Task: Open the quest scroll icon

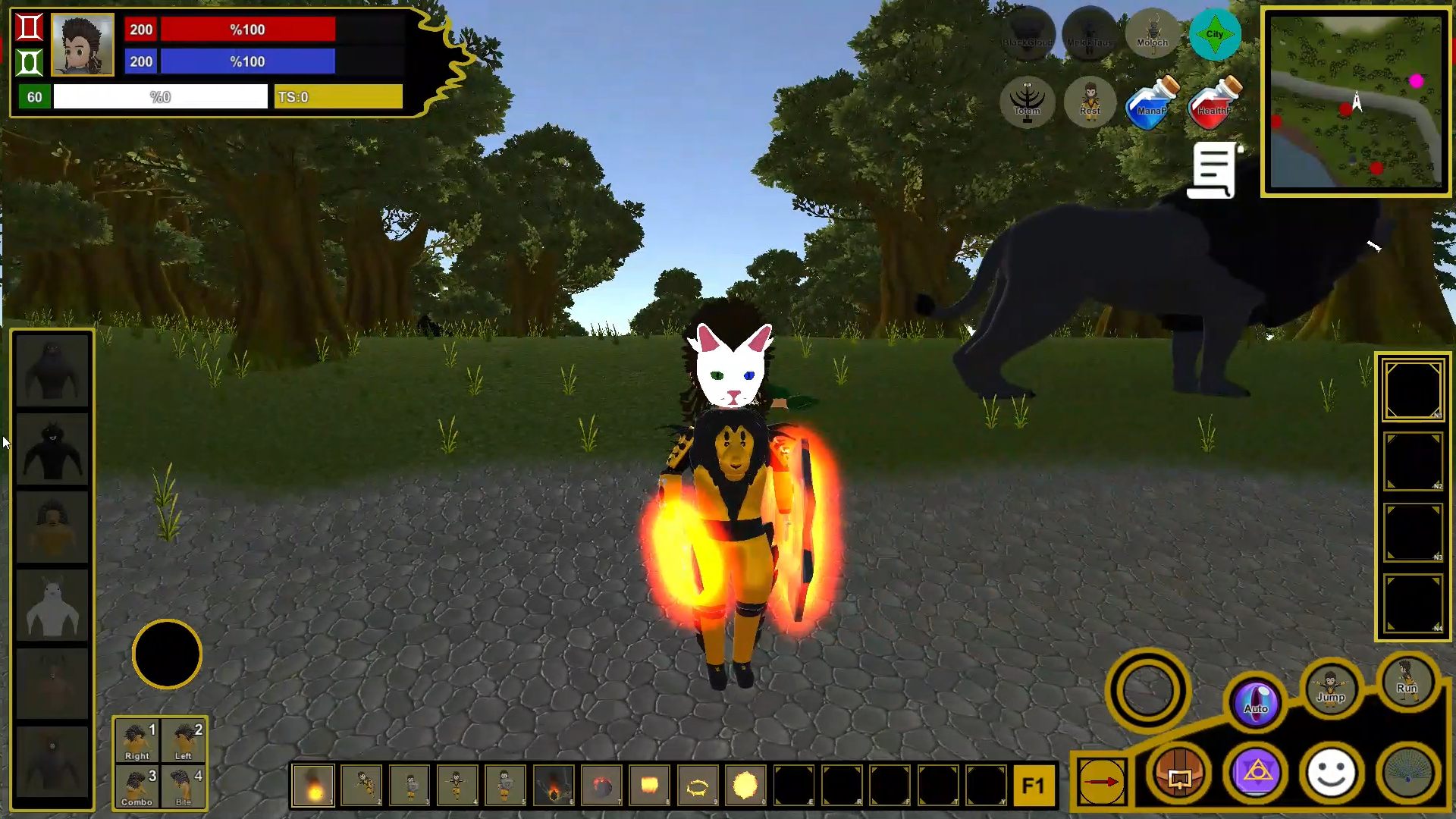Action: coord(1215,170)
